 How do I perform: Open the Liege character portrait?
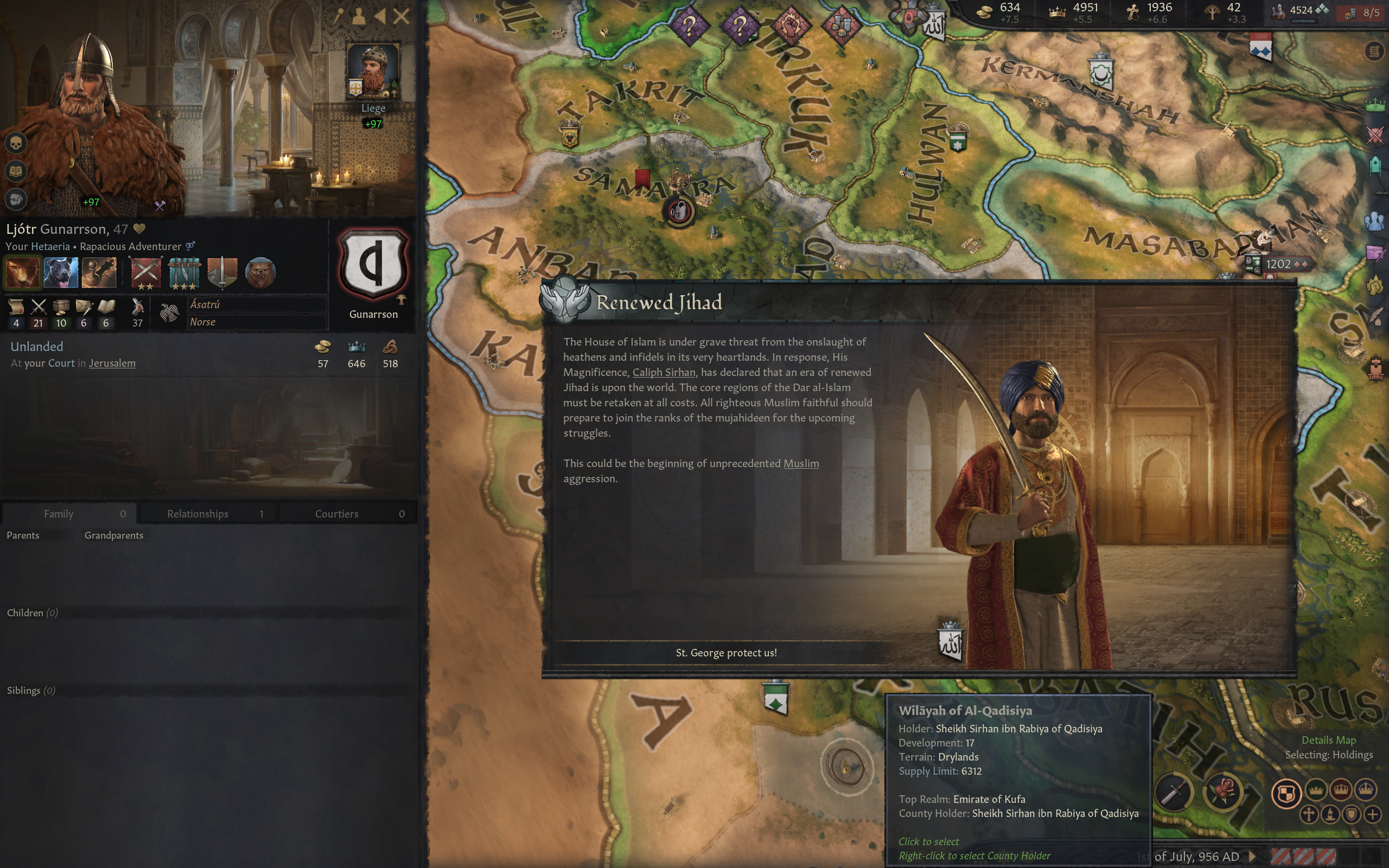click(373, 71)
